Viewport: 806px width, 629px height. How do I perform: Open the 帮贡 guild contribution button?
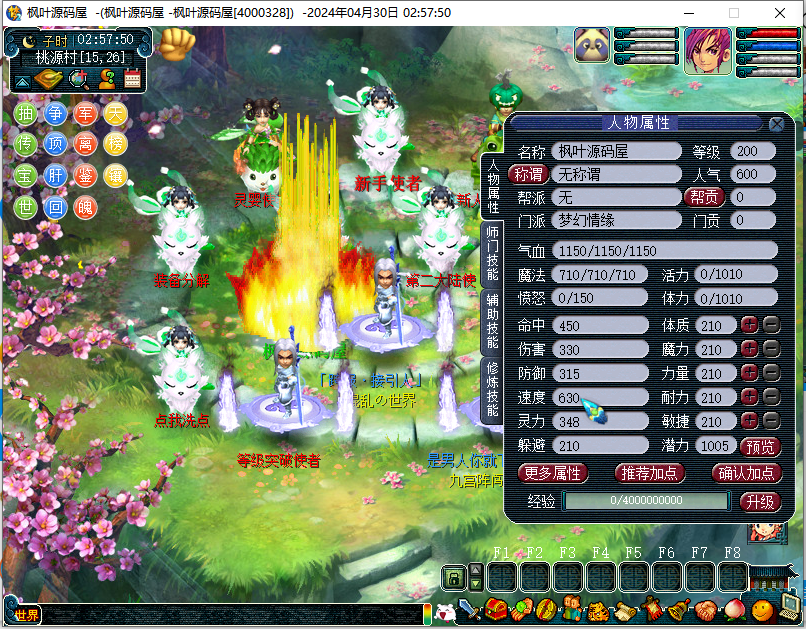[704, 197]
